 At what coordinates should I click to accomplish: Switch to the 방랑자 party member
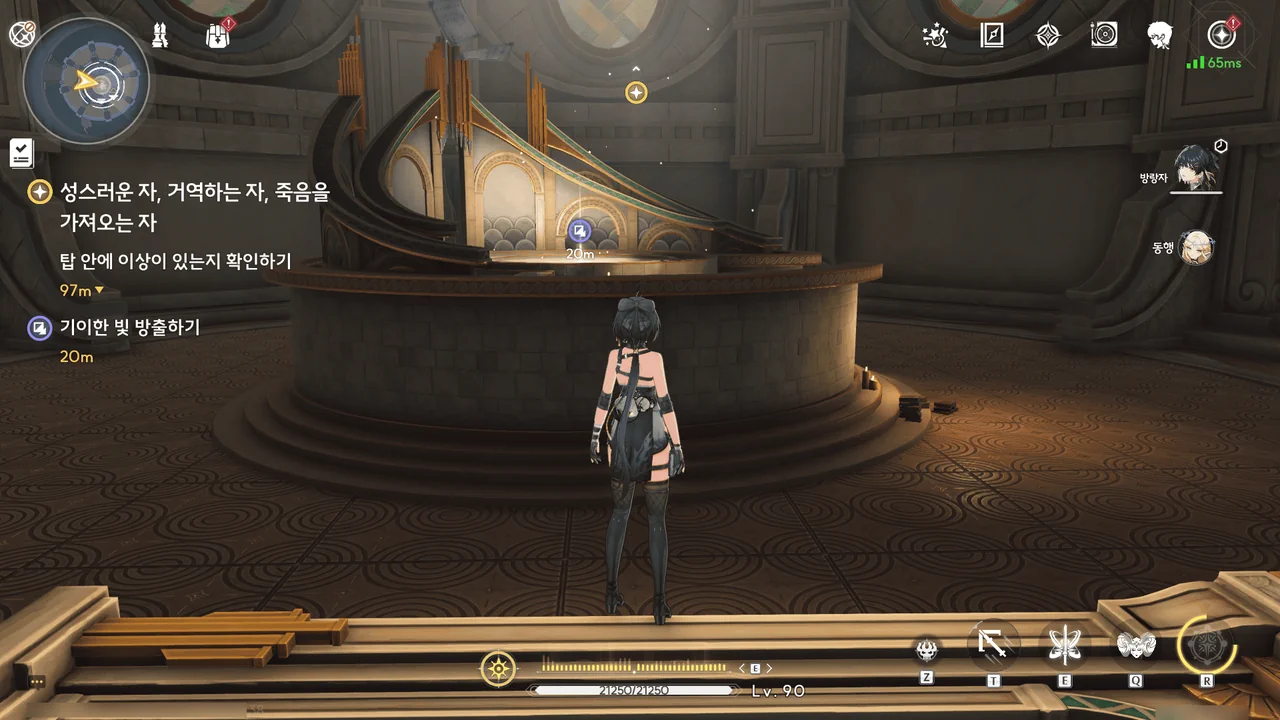[1194, 168]
